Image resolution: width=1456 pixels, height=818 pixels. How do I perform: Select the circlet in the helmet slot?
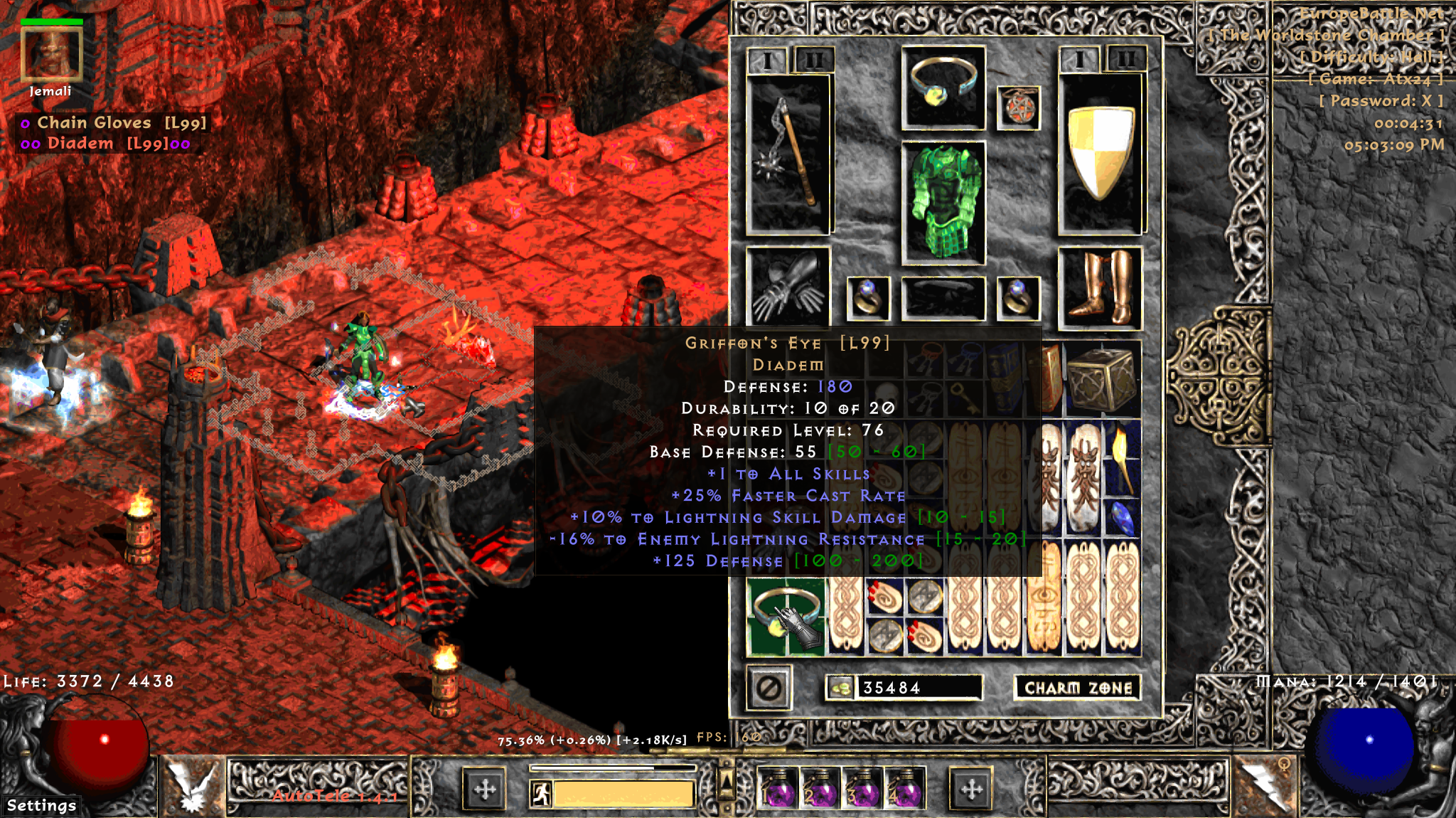pyautogui.click(x=943, y=87)
